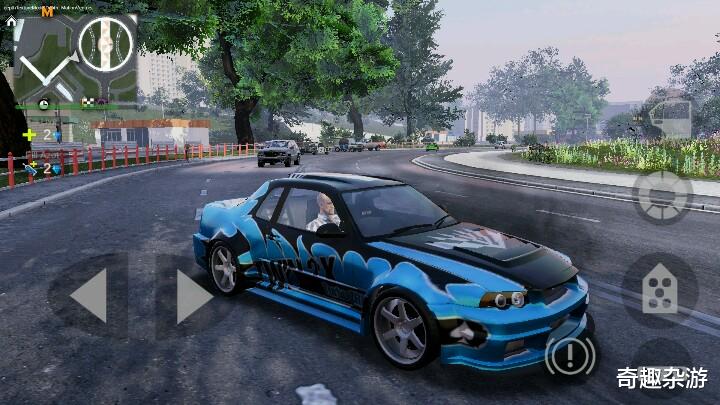720x405 pixels.
Task: Tap the home icon above the minimap
Action: point(11,20)
